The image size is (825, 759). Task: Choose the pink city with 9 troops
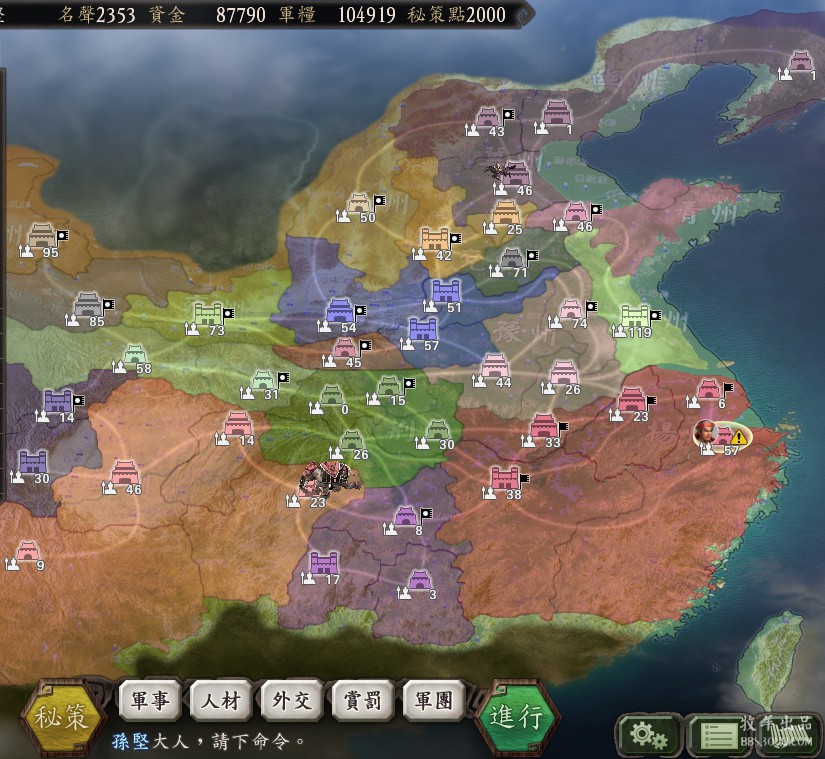point(28,551)
